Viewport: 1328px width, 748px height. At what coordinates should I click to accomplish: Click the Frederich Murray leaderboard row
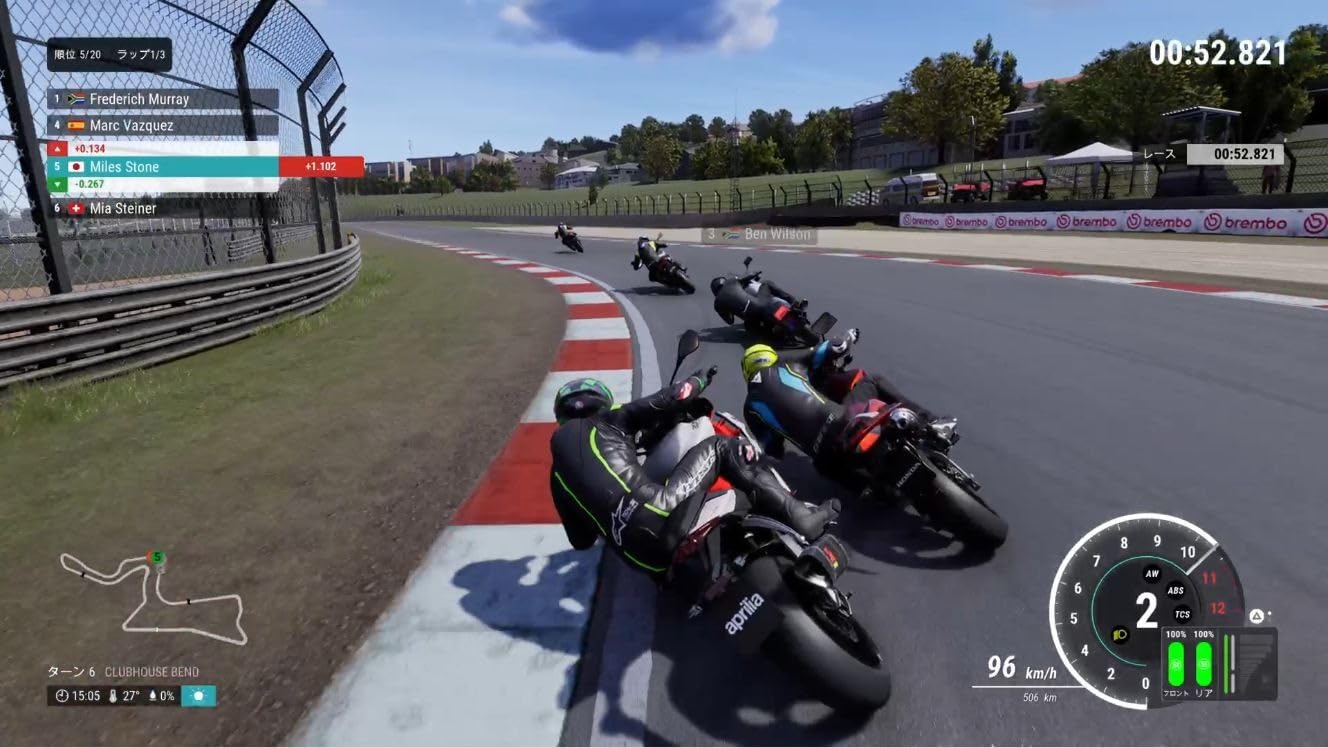(x=139, y=99)
